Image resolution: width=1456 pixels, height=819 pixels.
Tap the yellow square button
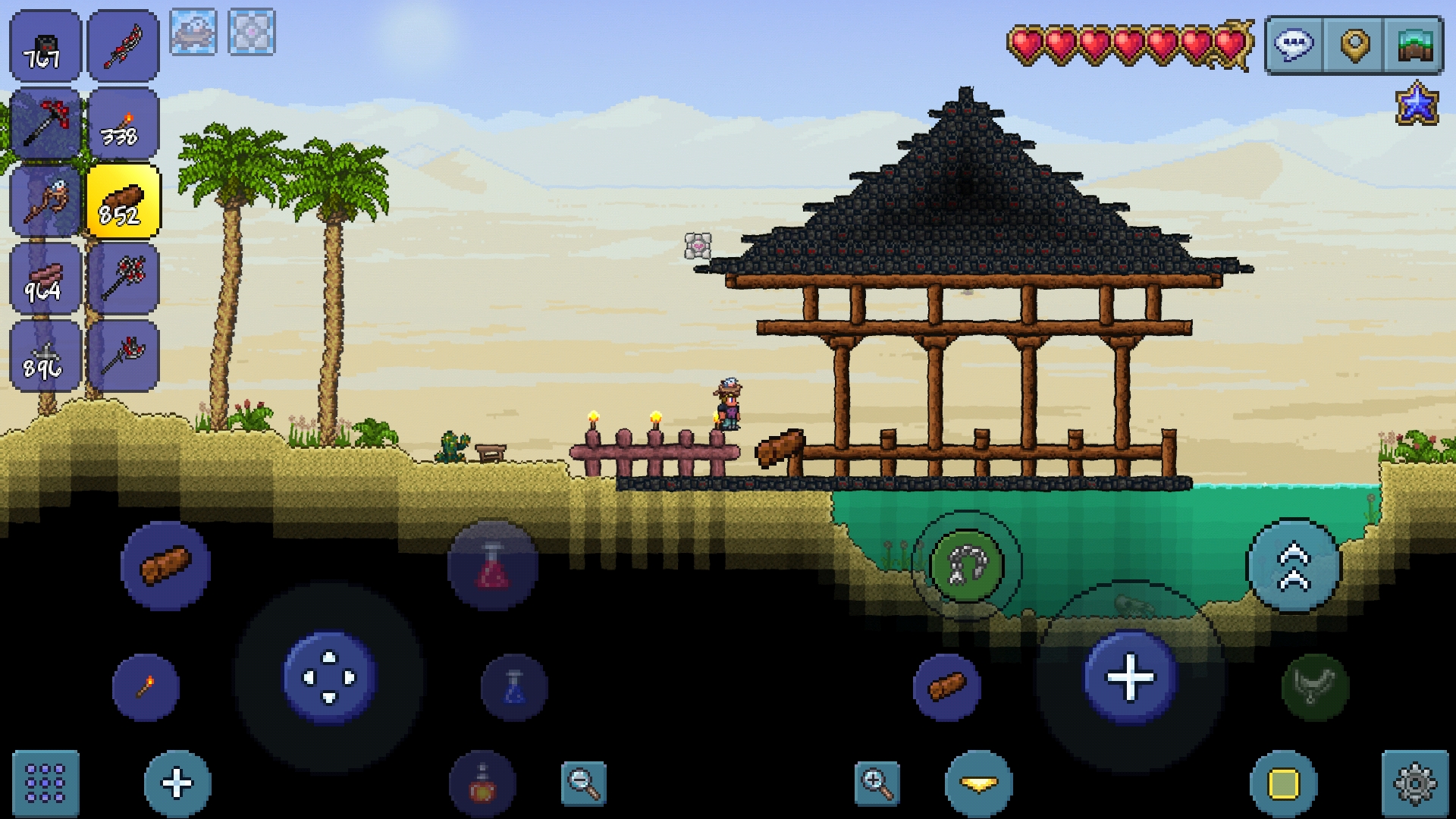click(1283, 783)
